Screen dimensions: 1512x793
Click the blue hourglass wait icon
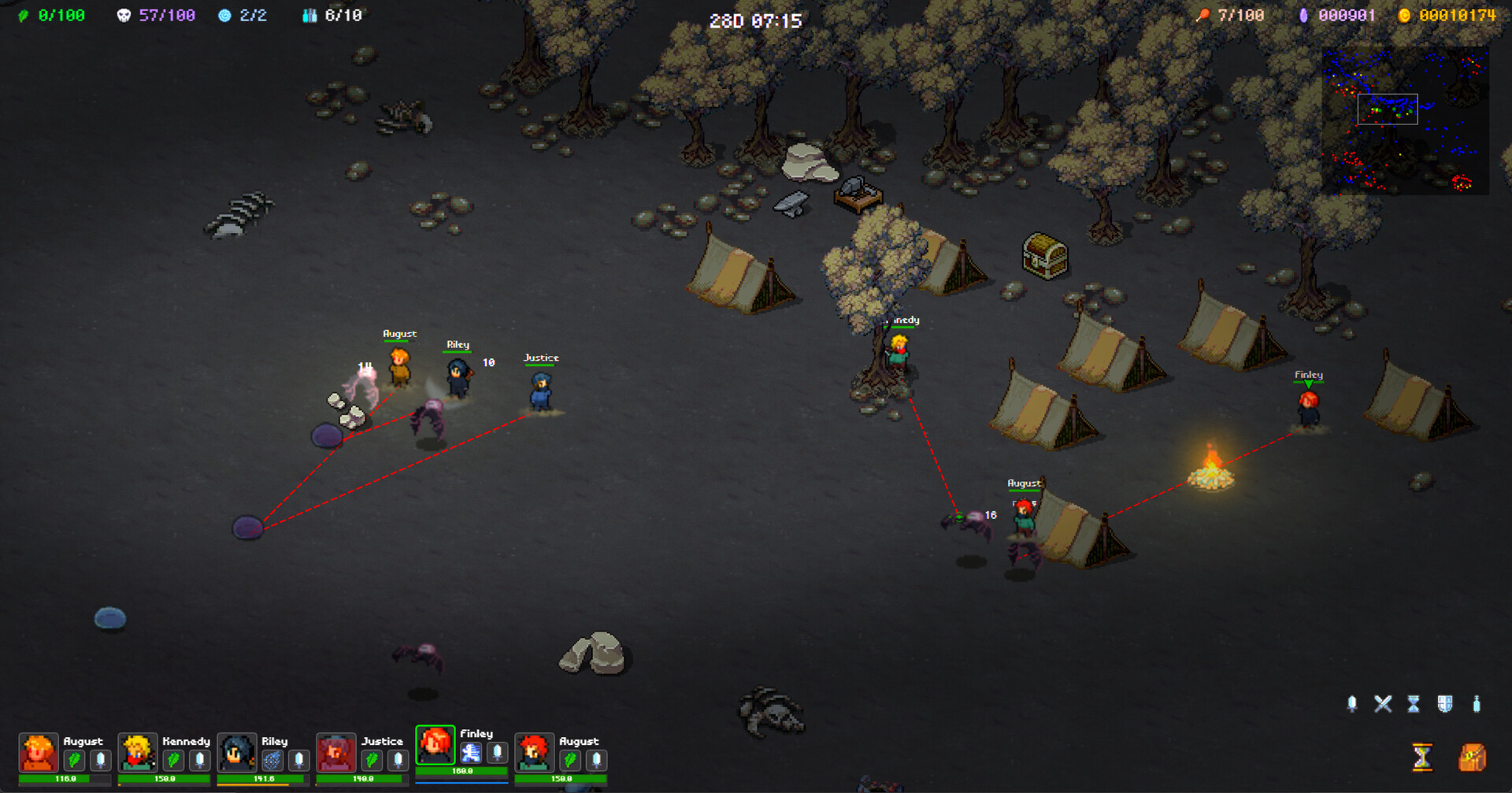point(1414,702)
